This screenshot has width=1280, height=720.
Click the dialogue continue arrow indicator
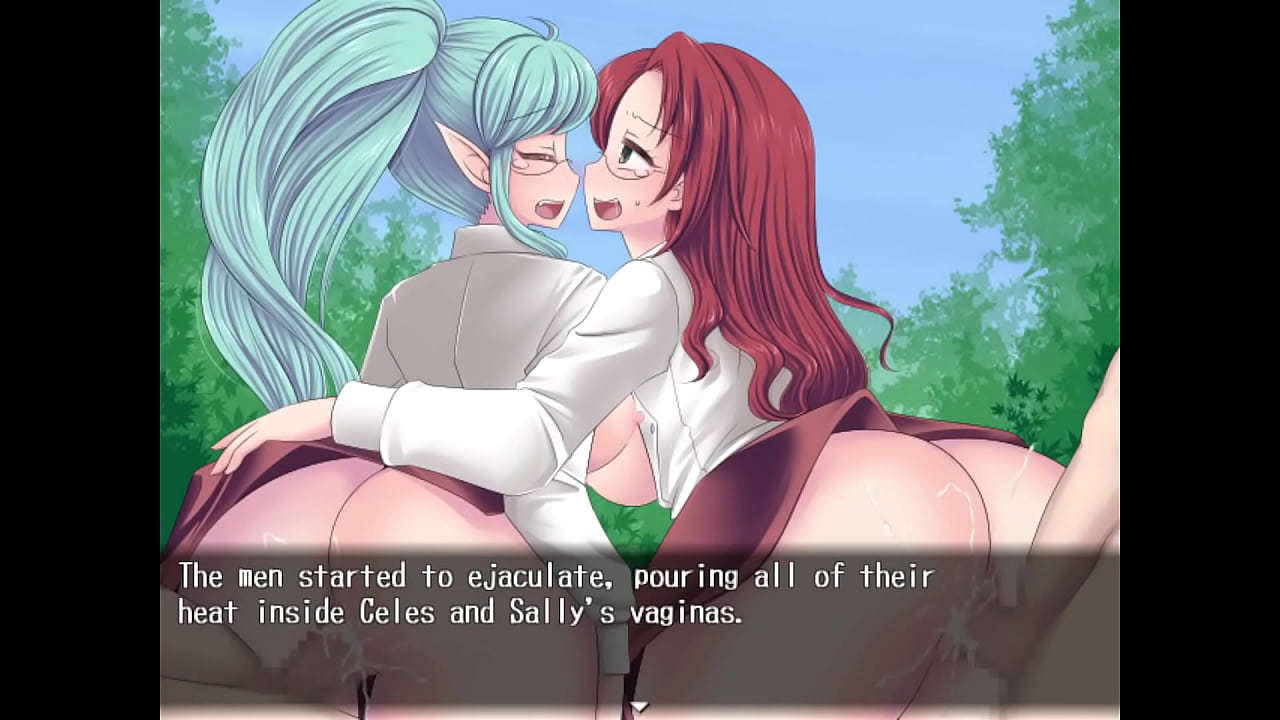pyautogui.click(x=639, y=706)
